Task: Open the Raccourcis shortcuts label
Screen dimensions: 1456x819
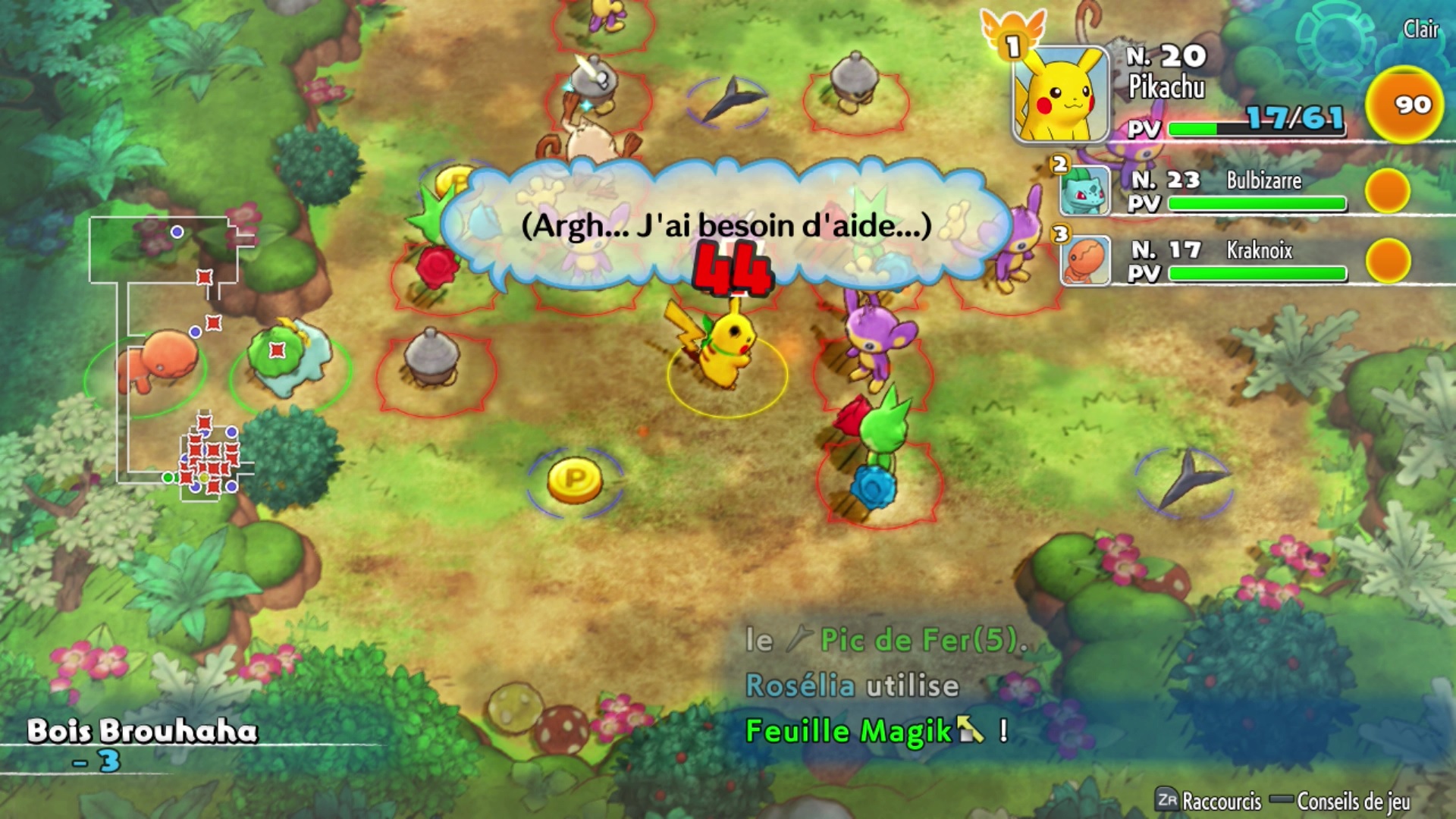Action: (1209, 801)
